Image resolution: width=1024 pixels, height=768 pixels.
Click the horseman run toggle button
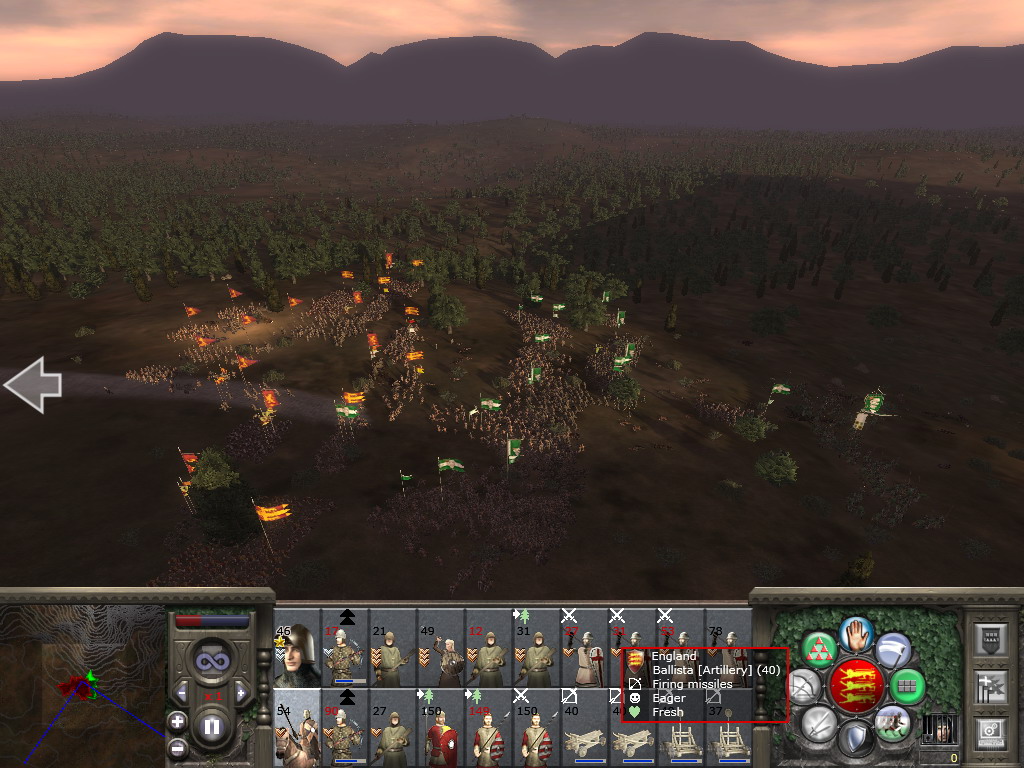click(892, 722)
